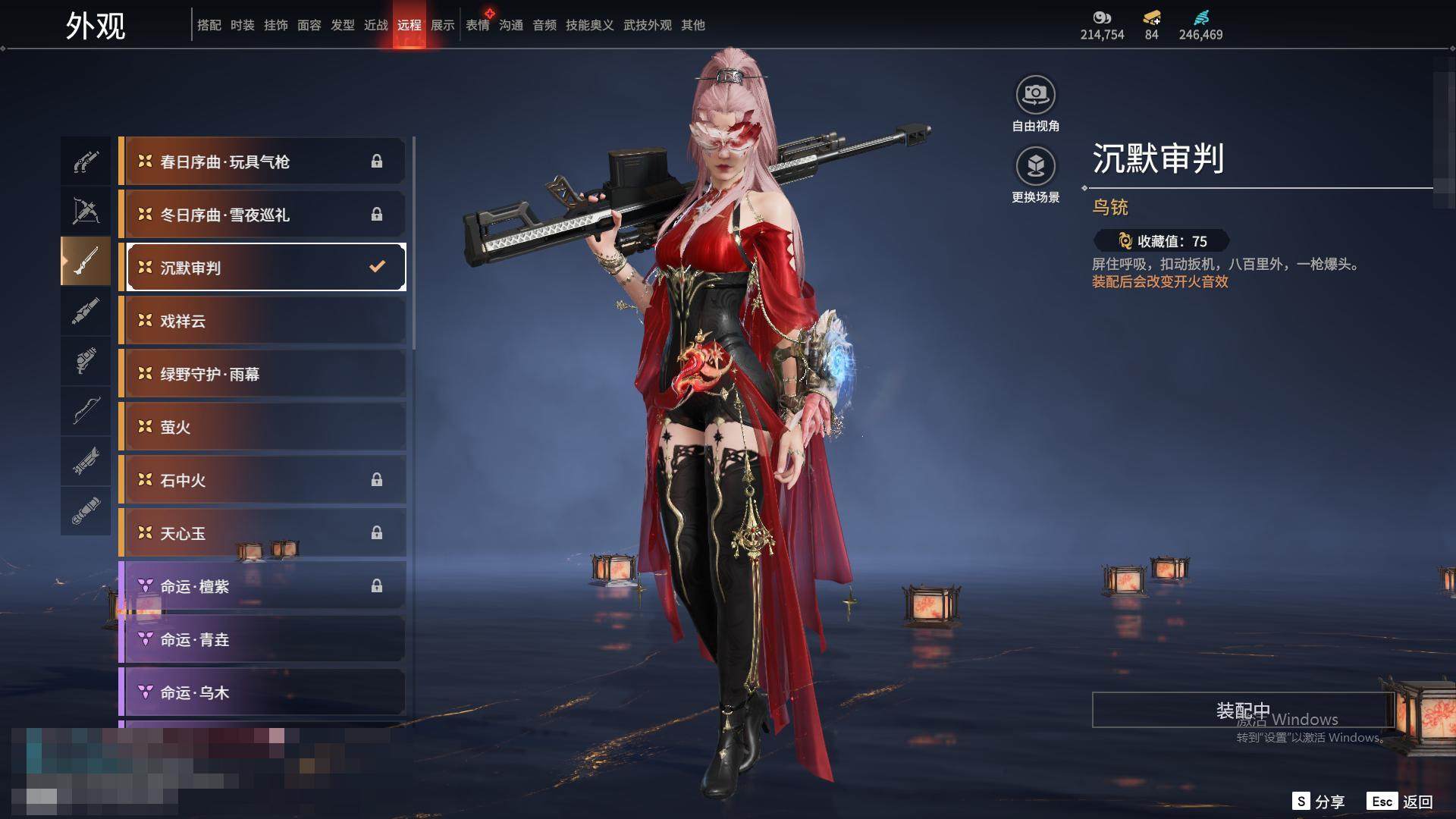1456x819 pixels.
Task: Go to the 近战 tab
Action: [375, 25]
